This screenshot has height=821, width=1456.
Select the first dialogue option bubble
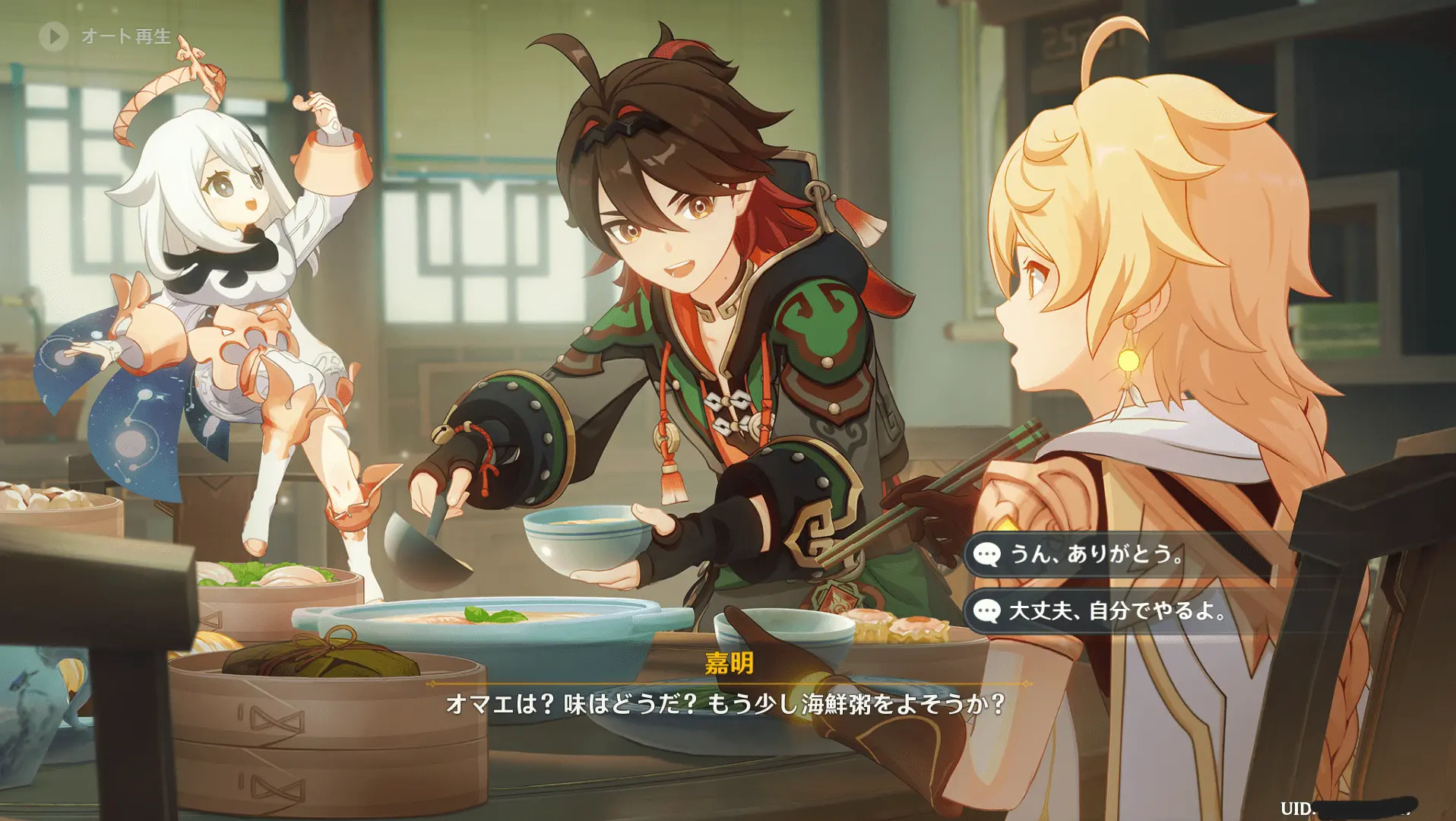[1094, 556]
